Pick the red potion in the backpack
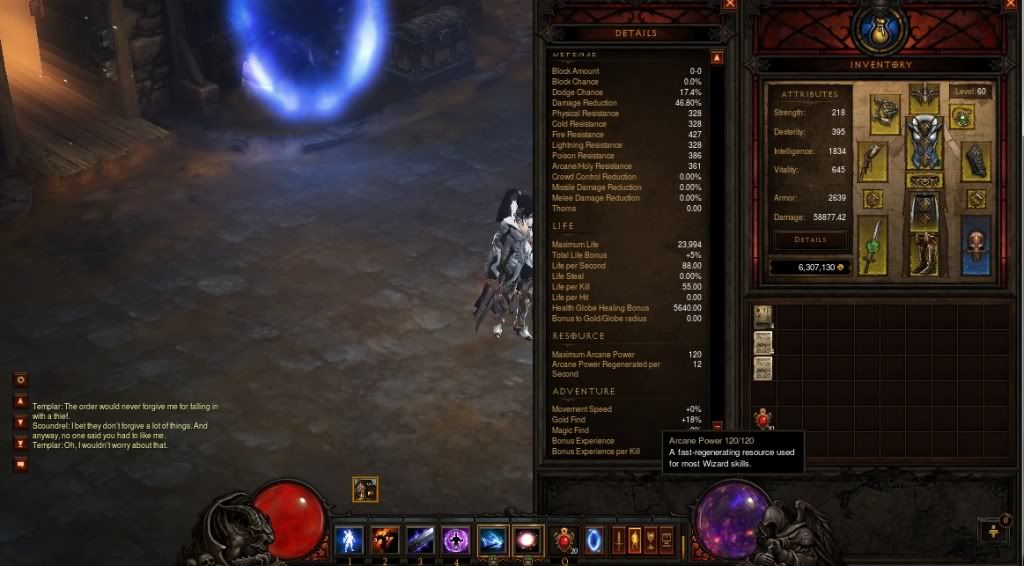Viewport: 1024px width, 566px height. 763,420
